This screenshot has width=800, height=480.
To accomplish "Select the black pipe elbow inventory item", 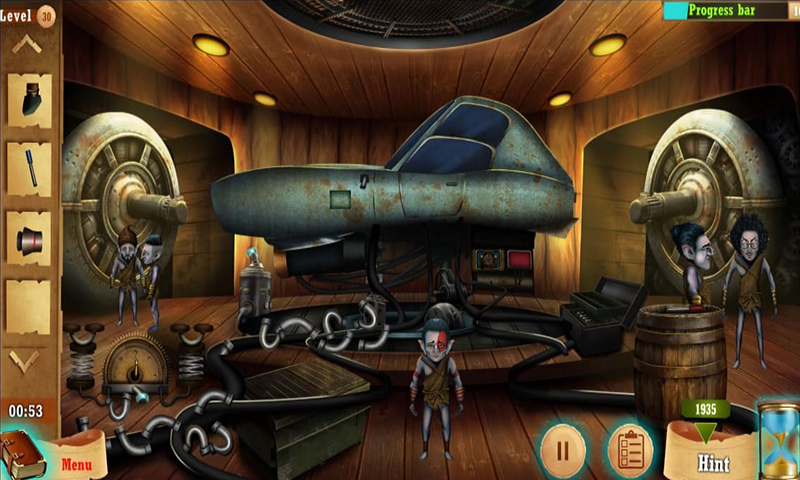I will pyautogui.click(x=30, y=98).
